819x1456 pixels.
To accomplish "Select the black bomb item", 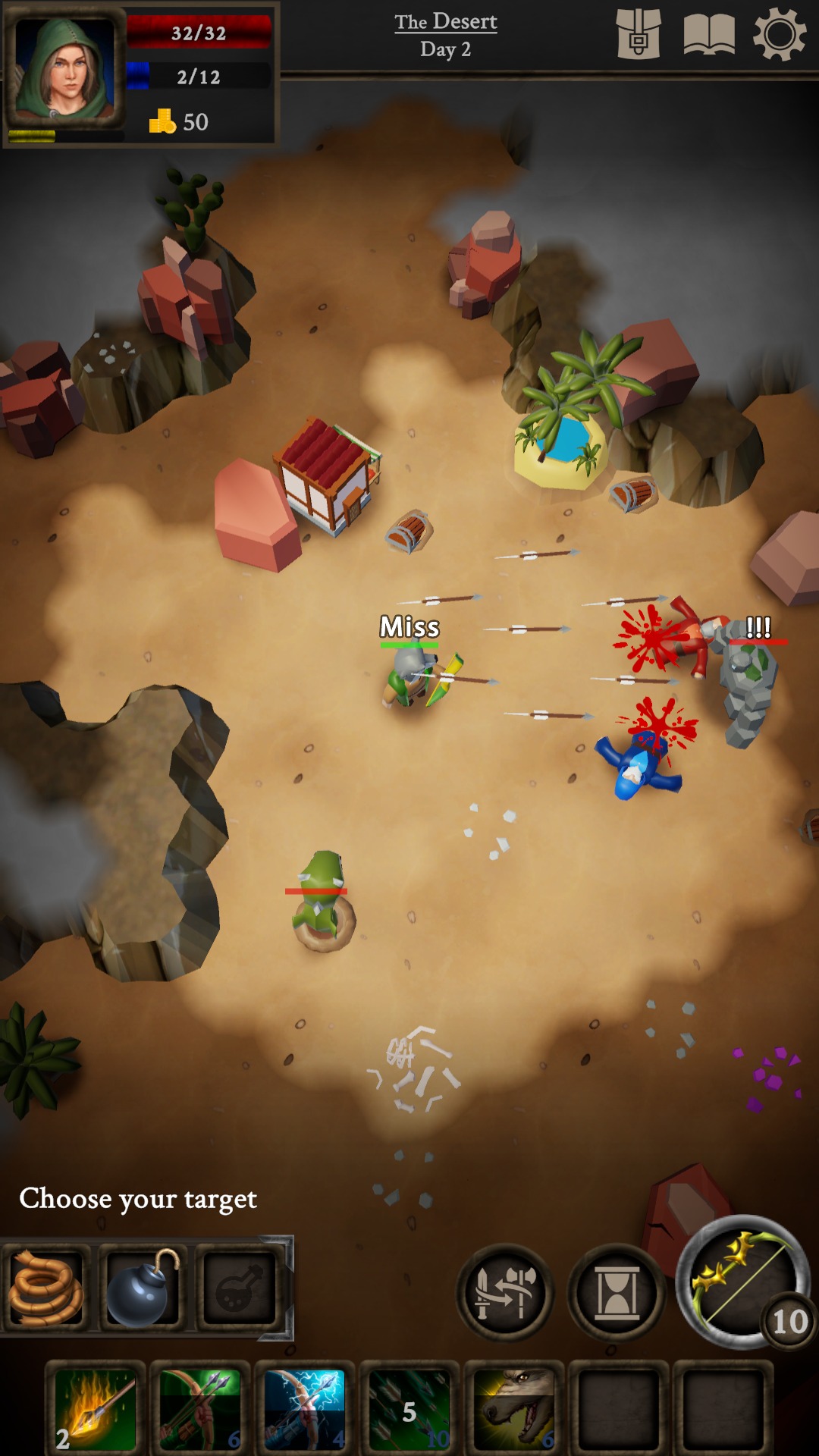I will (142, 1287).
